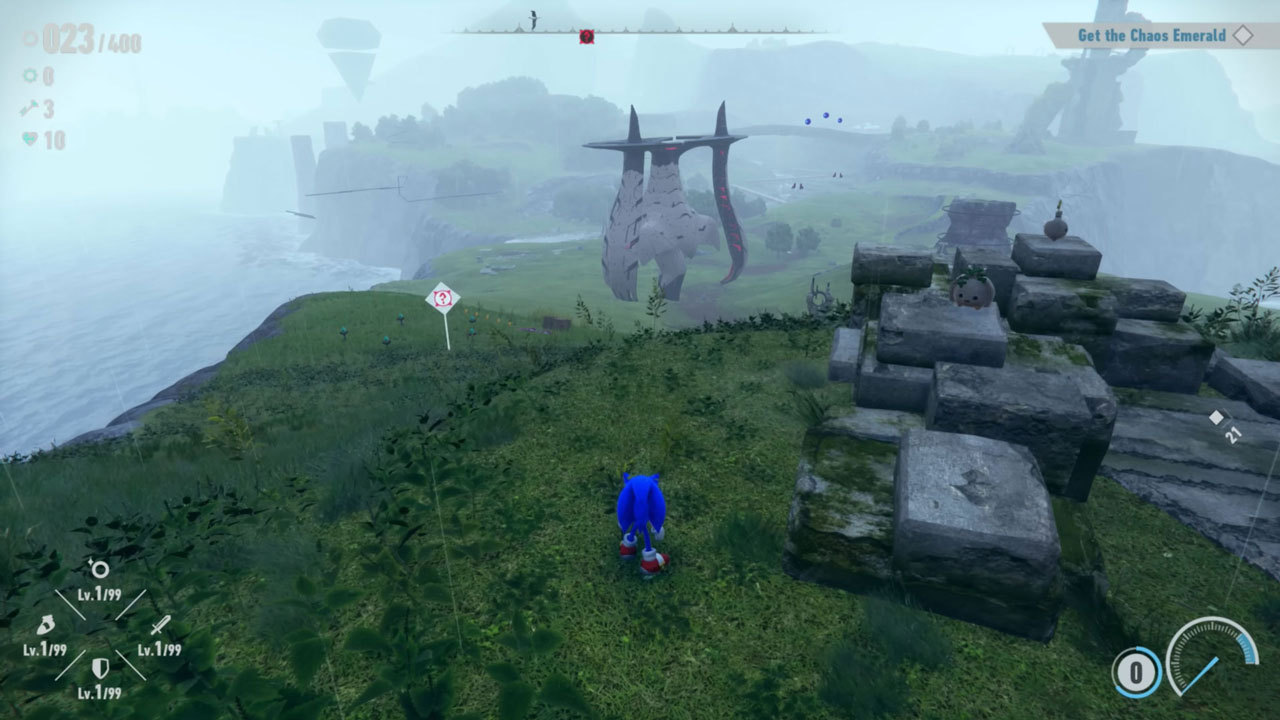Select the sword attack level icon
The width and height of the screenshot is (1280, 720).
click(x=159, y=626)
